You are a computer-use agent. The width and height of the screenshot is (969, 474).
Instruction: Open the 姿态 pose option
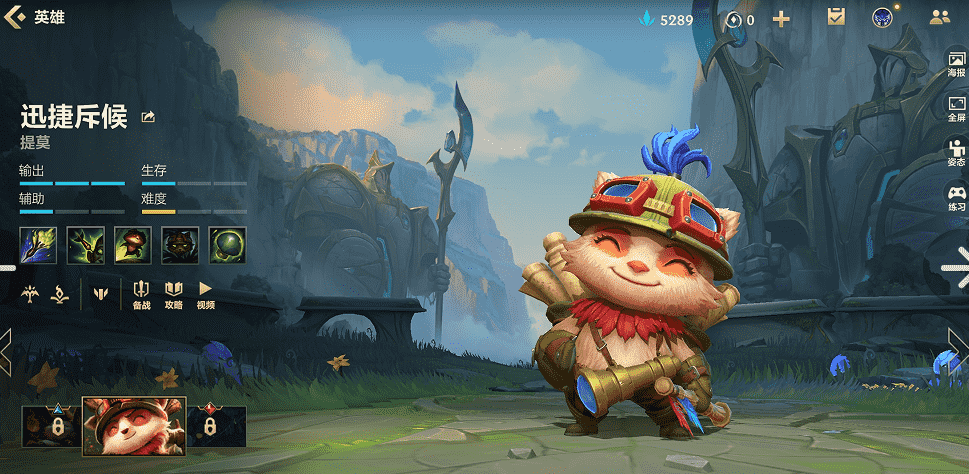[956, 152]
